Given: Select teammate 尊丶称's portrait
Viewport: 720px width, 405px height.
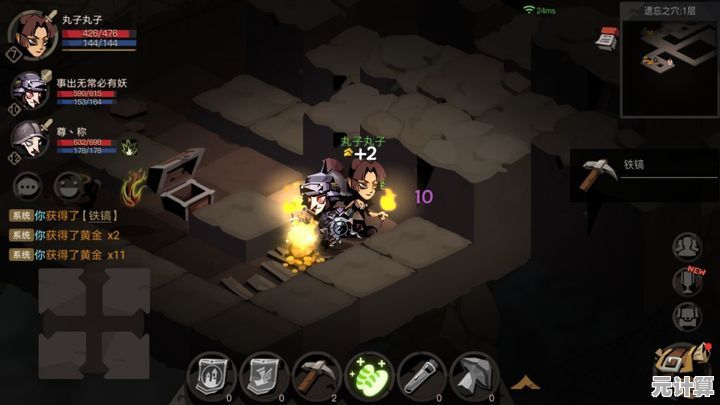Looking at the screenshot, I should click(28, 138).
